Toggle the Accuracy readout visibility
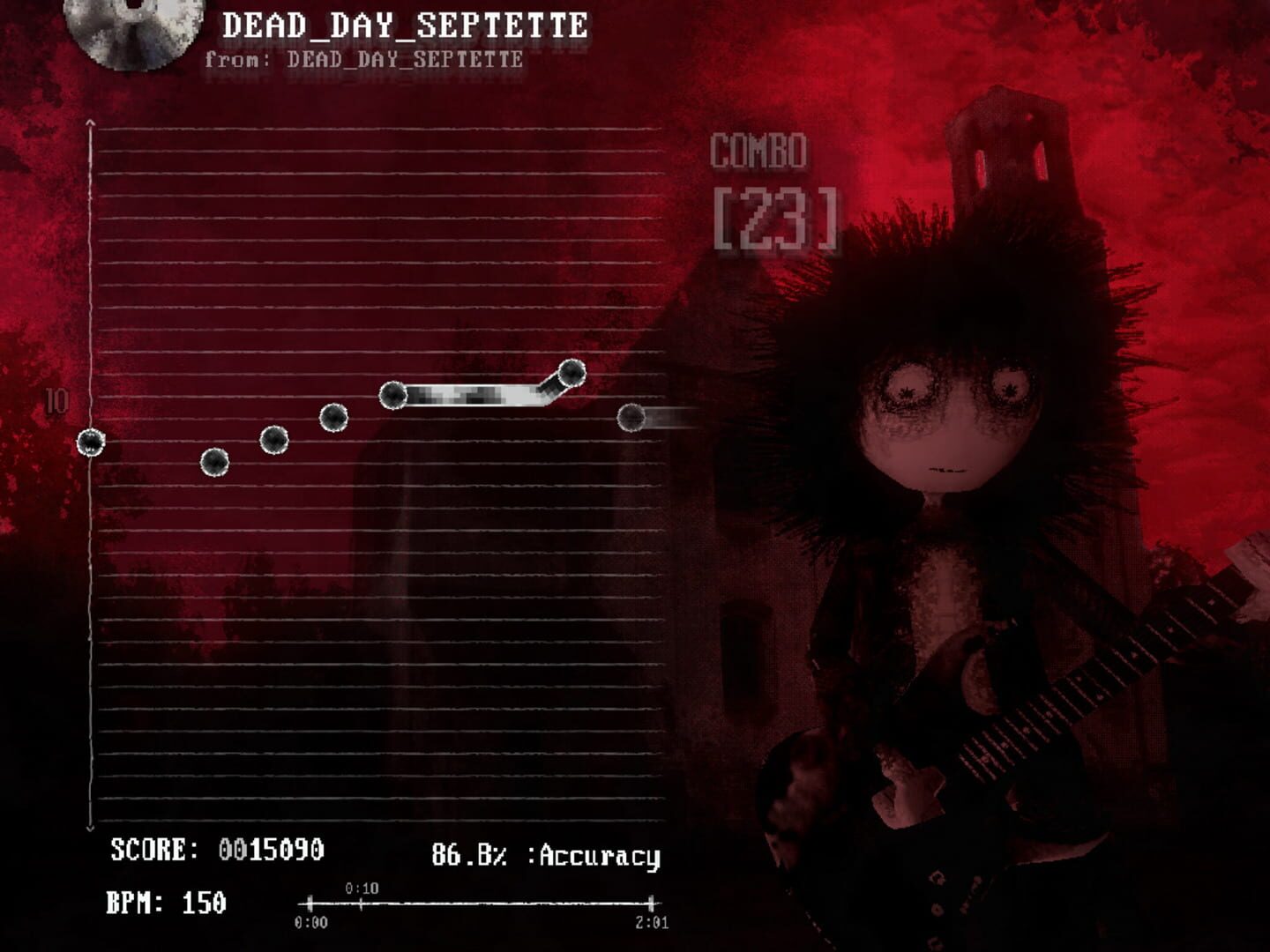This screenshot has width=1270, height=952. click(x=546, y=853)
